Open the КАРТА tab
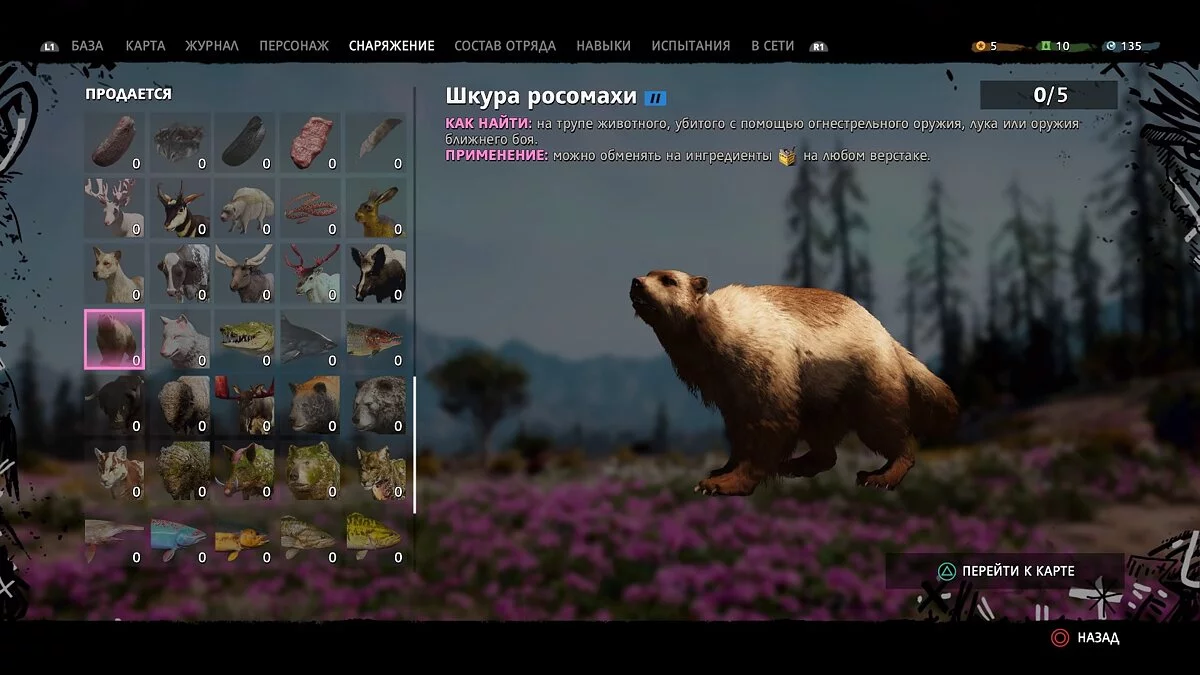1200x675 pixels. pos(145,46)
